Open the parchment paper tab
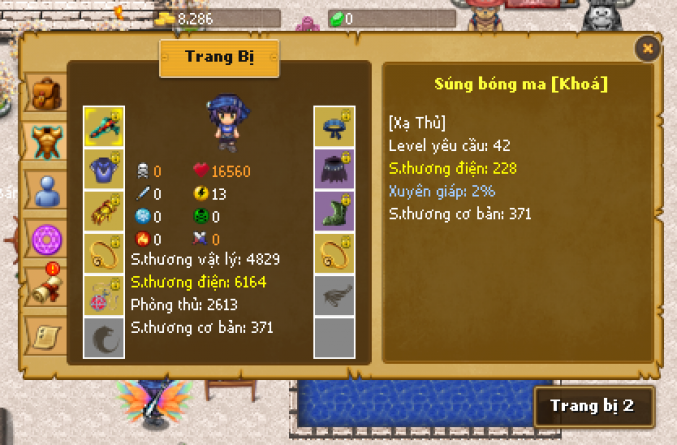The height and width of the screenshot is (445, 677). tap(45, 334)
